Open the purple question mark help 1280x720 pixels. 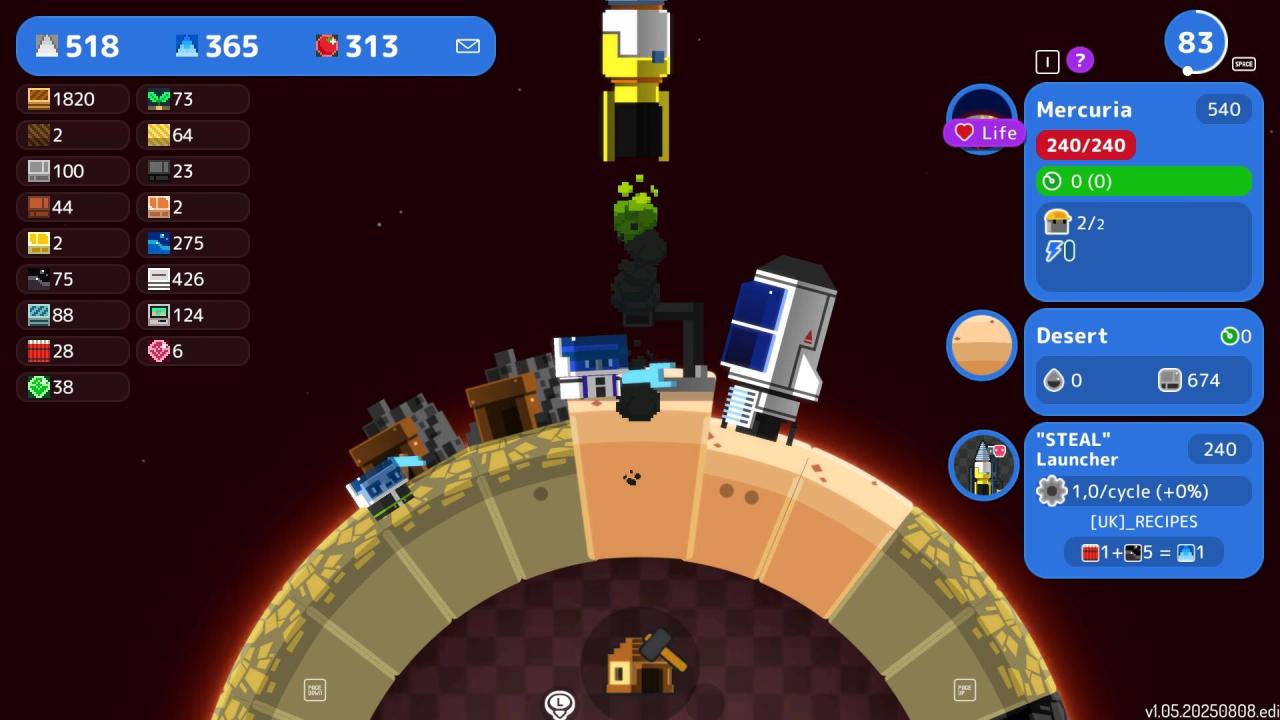[x=1079, y=61]
